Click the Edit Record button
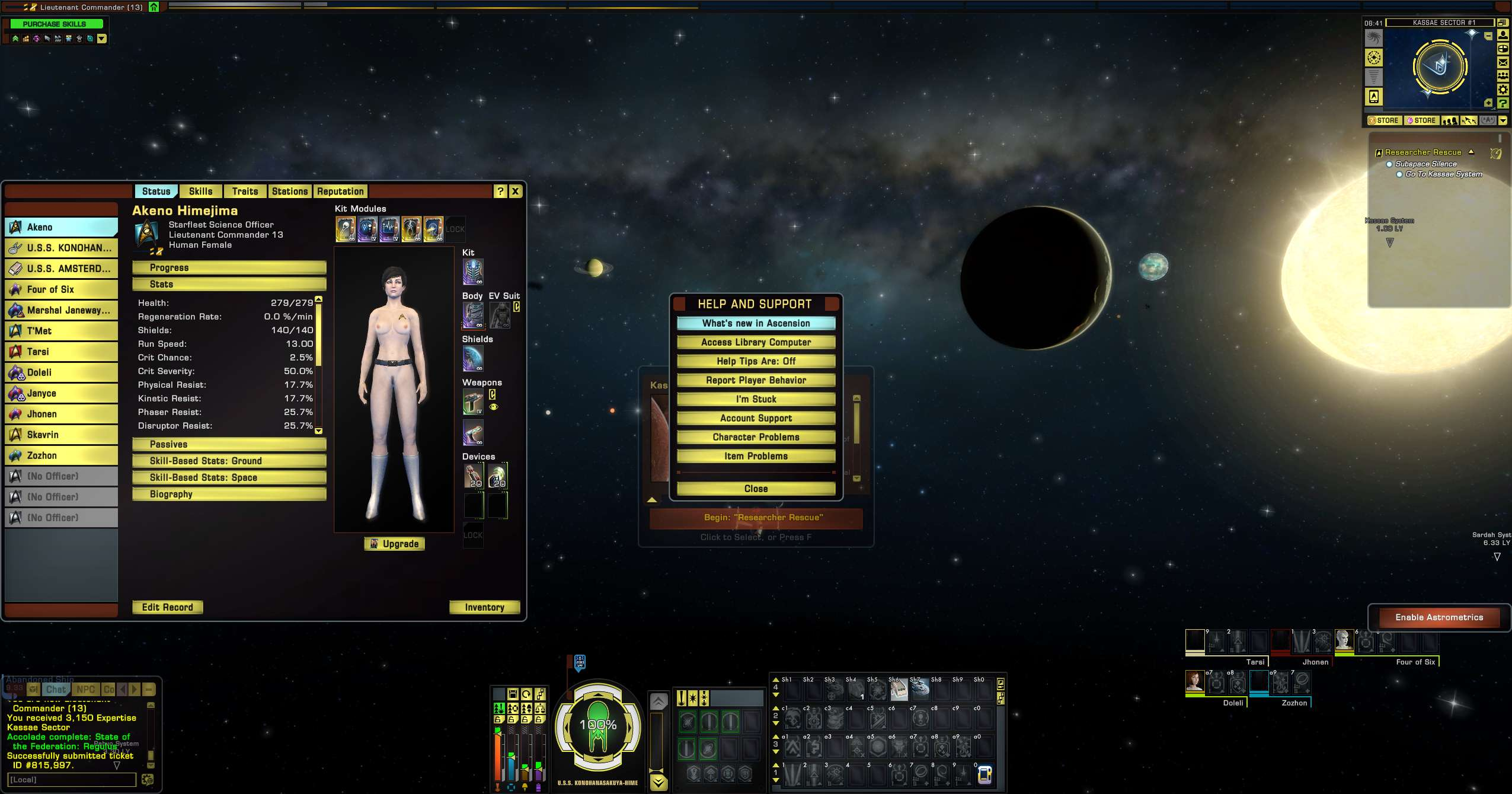The image size is (1512, 794). tap(167, 607)
